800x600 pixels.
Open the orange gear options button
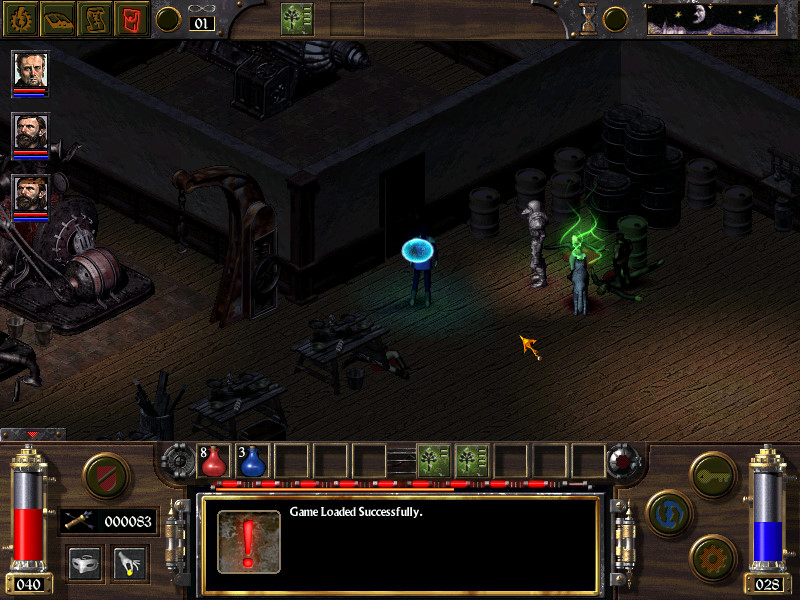(x=712, y=555)
